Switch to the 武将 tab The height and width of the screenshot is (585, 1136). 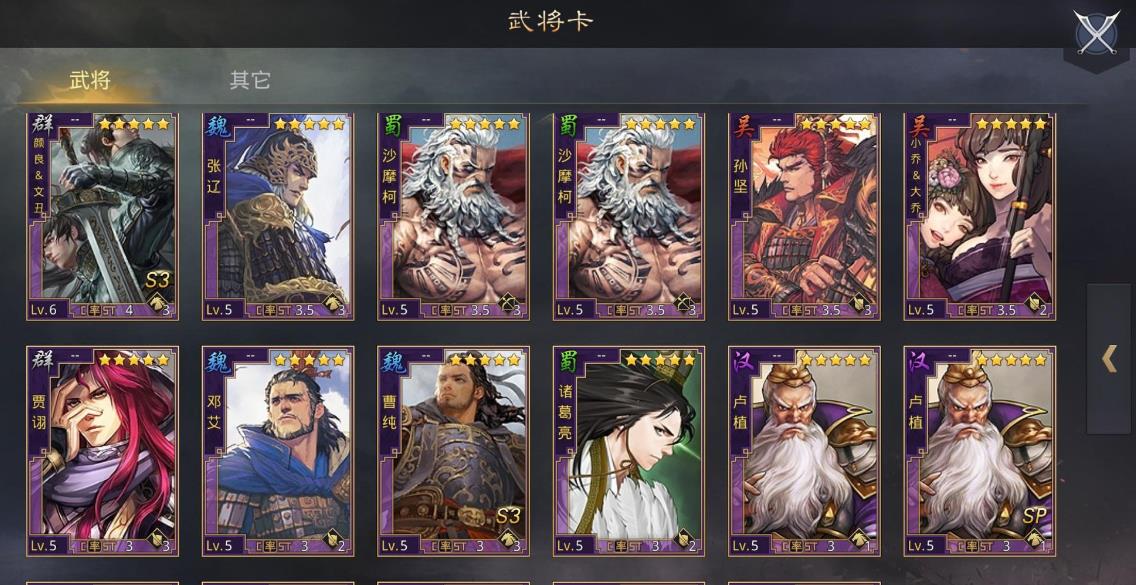pos(89,81)
